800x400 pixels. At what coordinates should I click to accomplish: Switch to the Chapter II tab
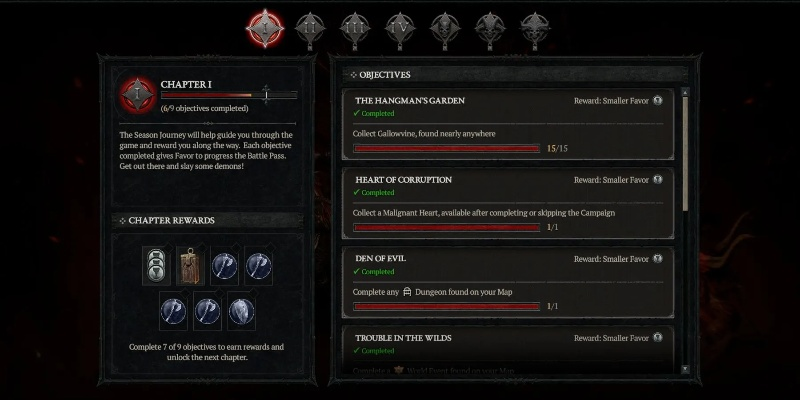[x=310, y=25]
